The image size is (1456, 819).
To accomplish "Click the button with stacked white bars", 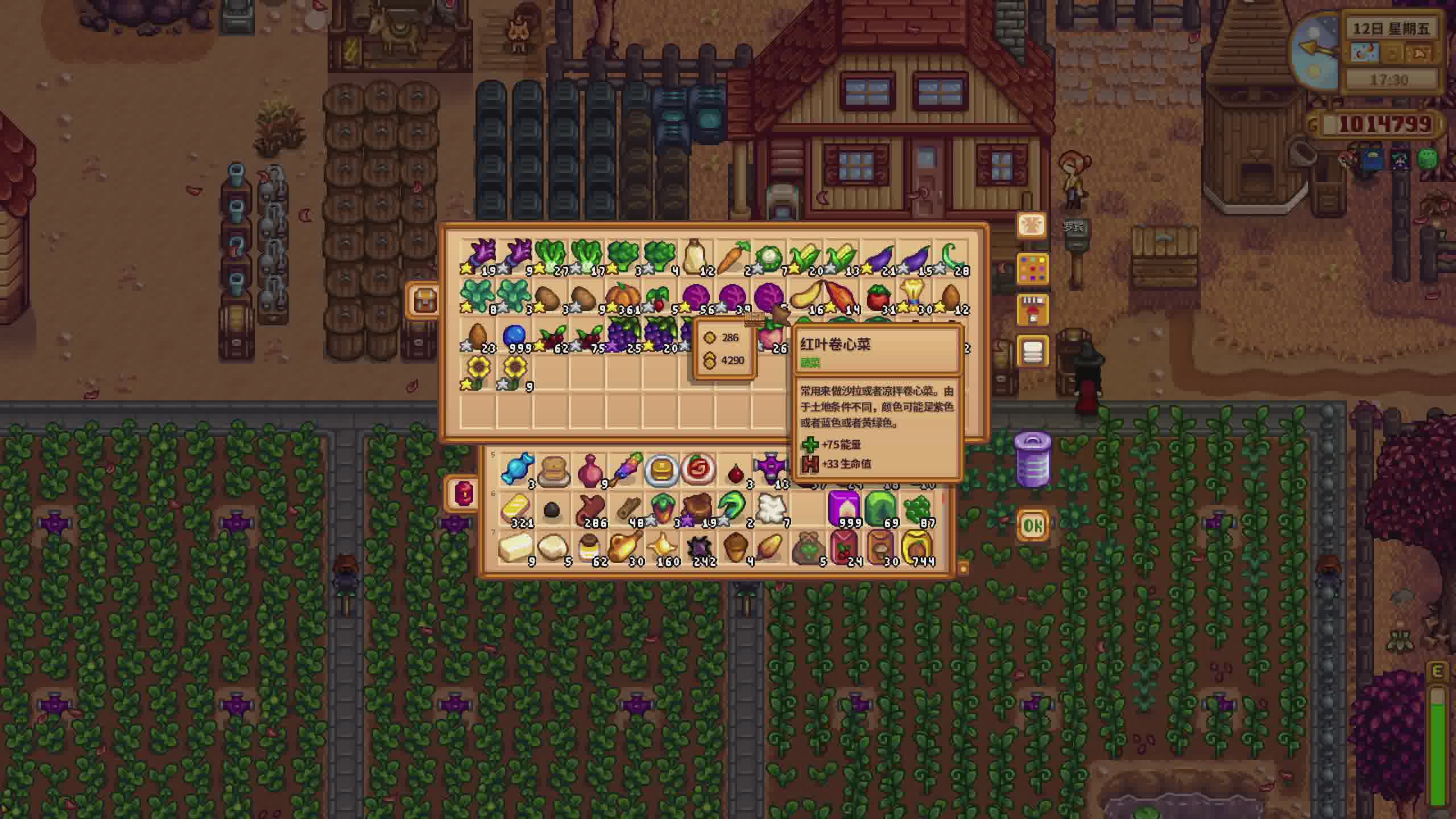I will (1032, 351).
